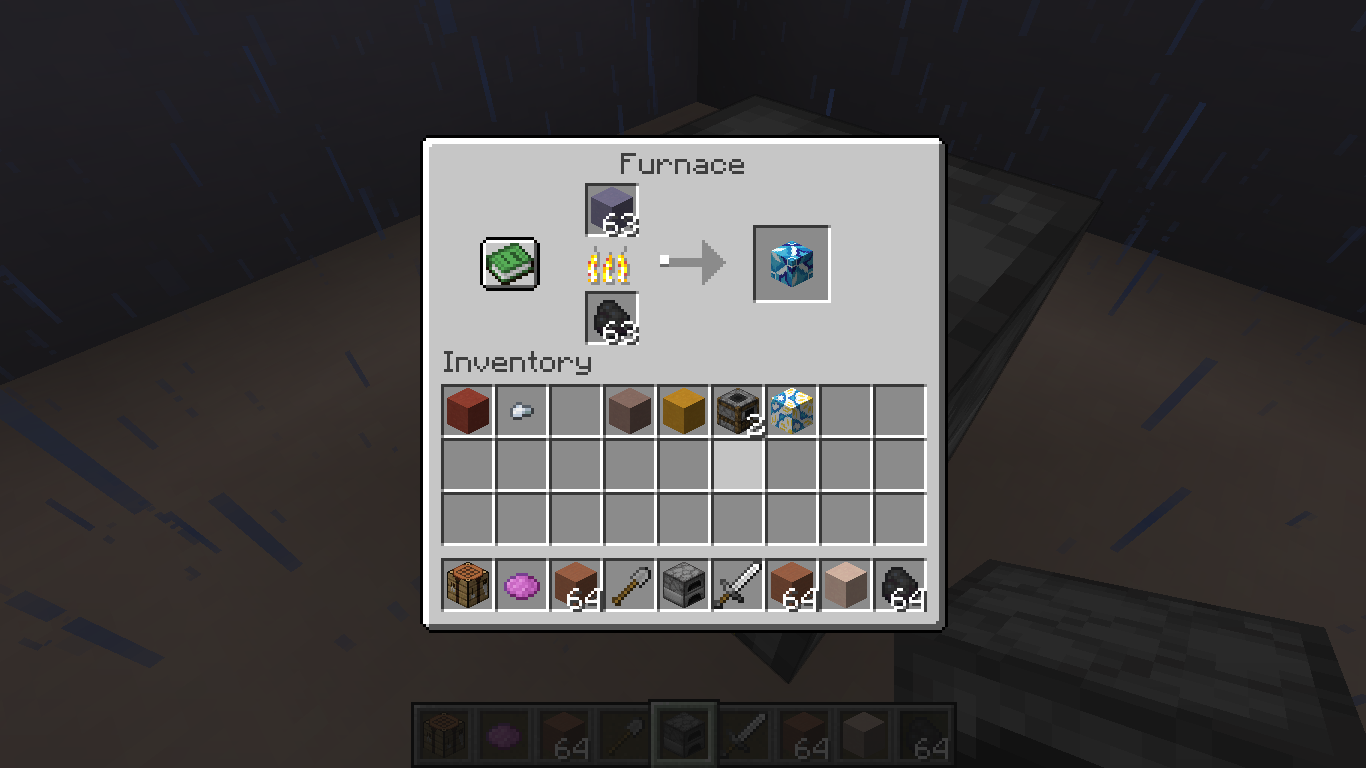
Task: Select the red terracotta block in the inventory
Action: pos(468,411)
